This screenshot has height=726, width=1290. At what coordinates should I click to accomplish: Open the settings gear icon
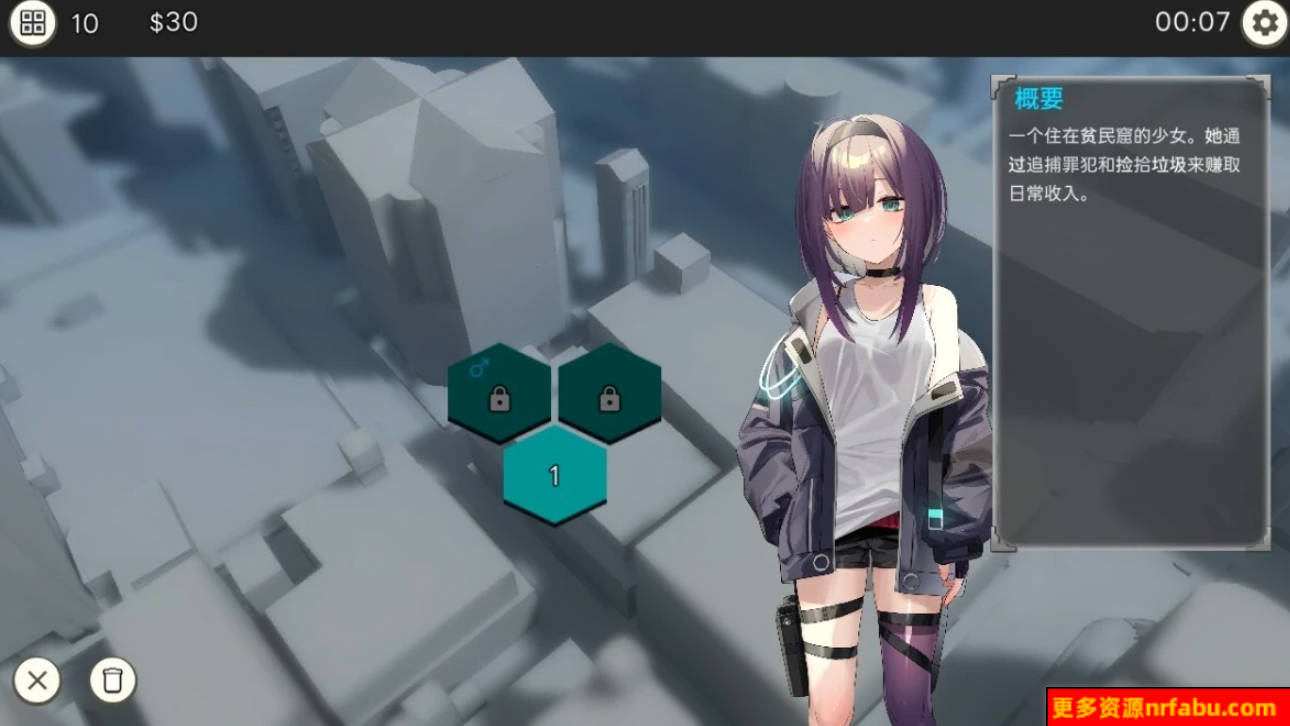[1261, 22]
